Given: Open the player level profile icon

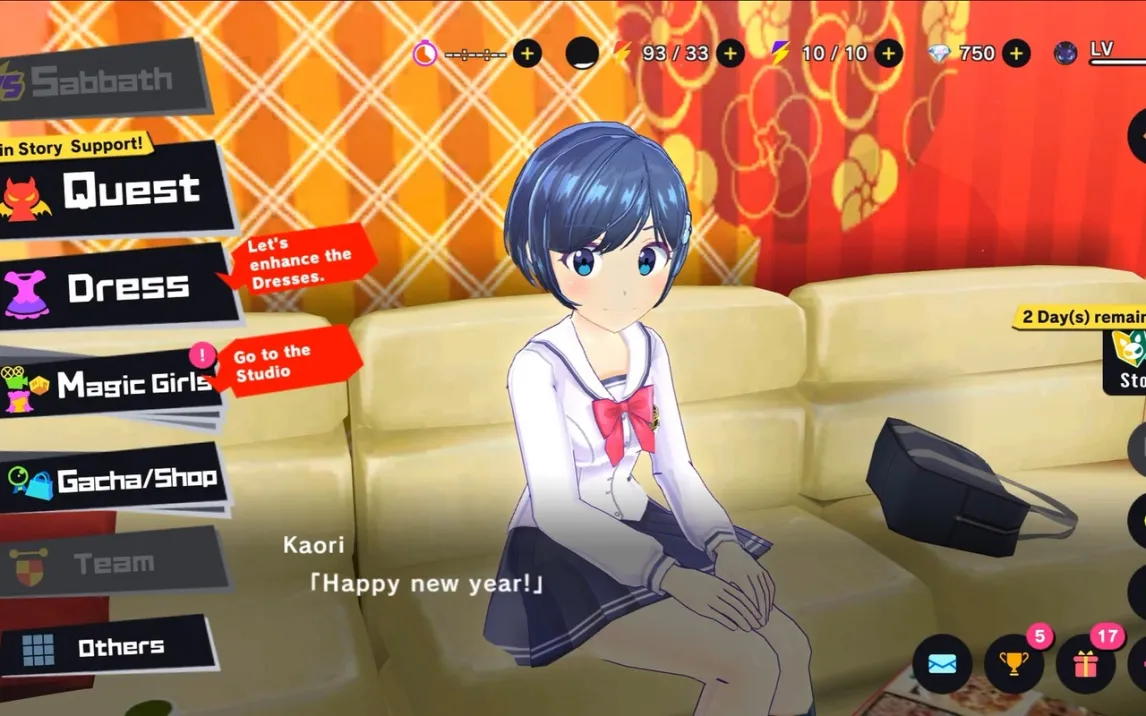Looking at the screenshot, I should (1067, 53).
